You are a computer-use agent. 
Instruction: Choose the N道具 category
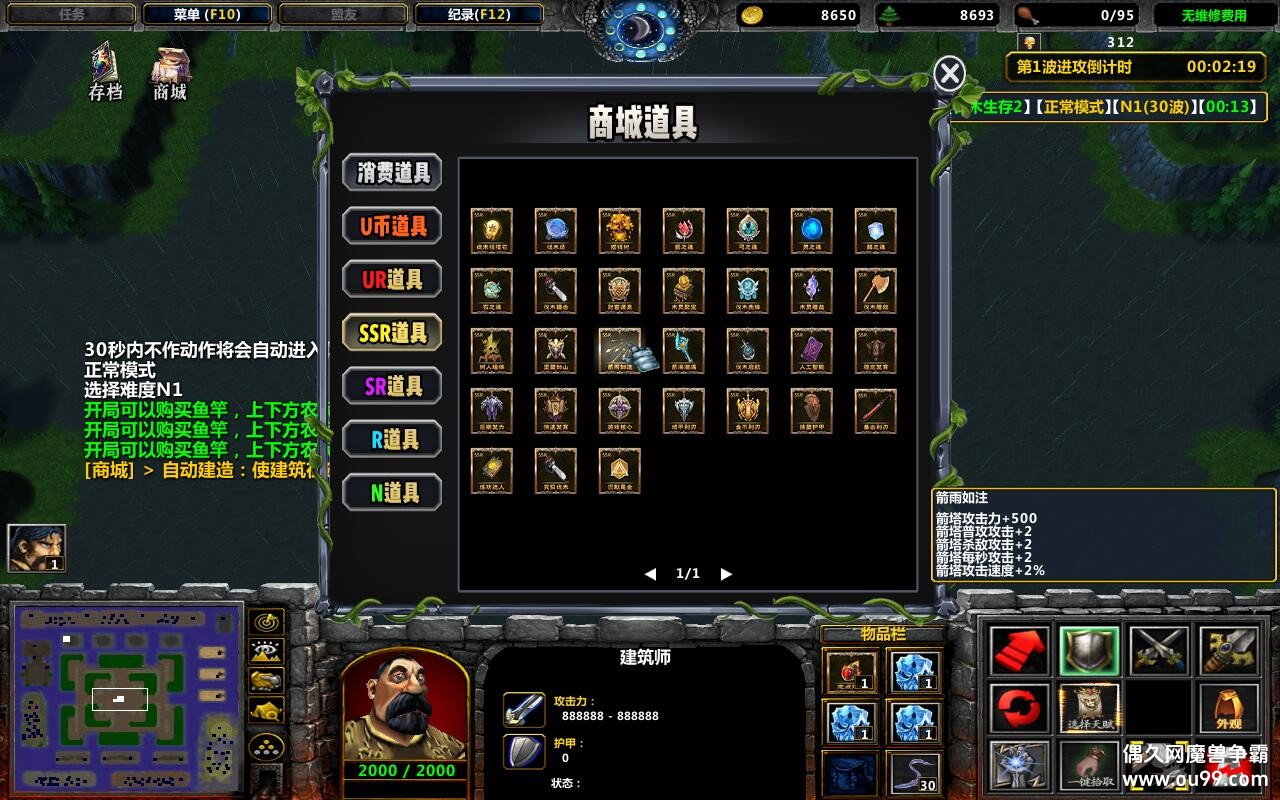point(393,492)
